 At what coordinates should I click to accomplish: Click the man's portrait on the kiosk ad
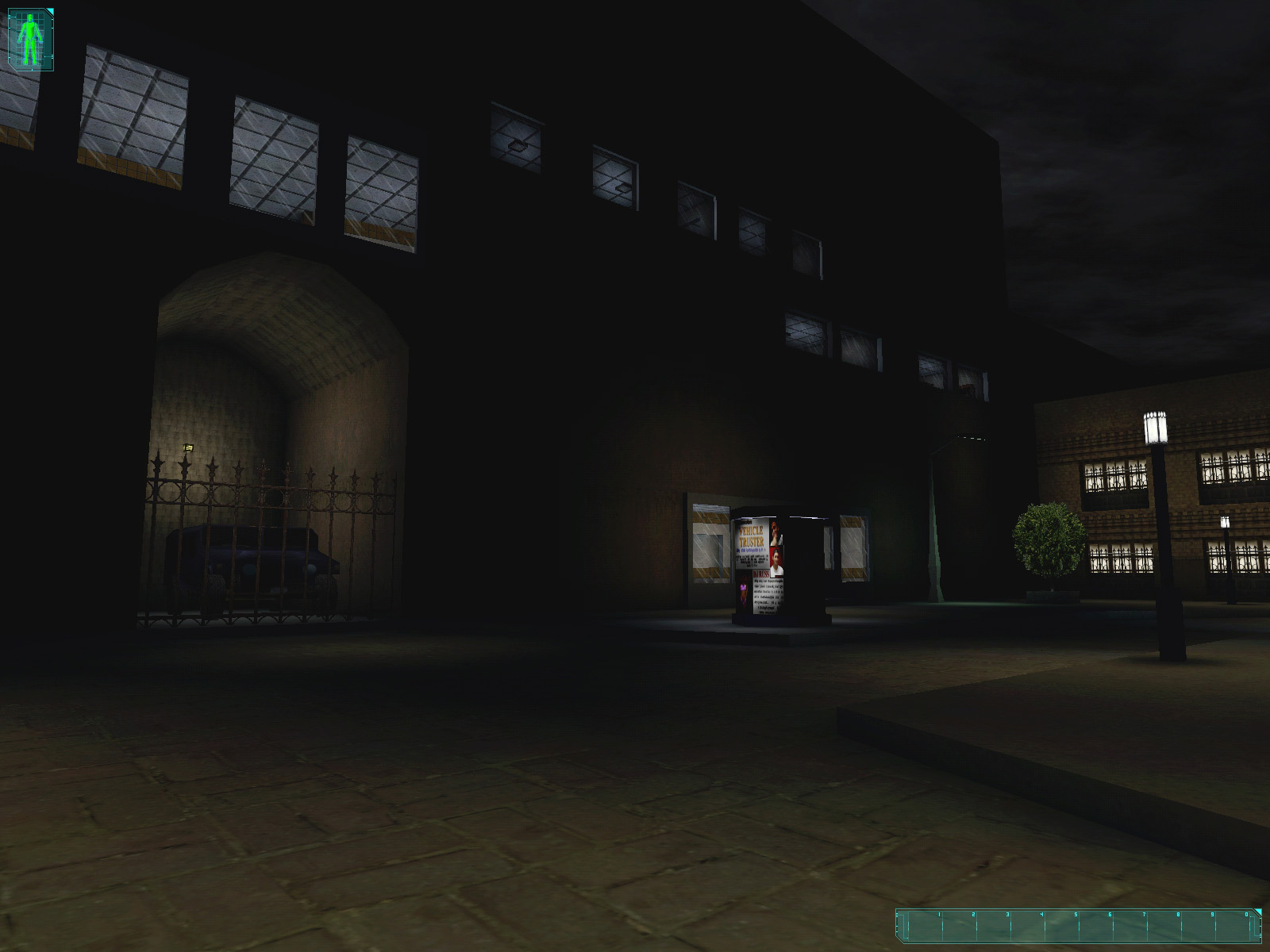coord(775,559)
